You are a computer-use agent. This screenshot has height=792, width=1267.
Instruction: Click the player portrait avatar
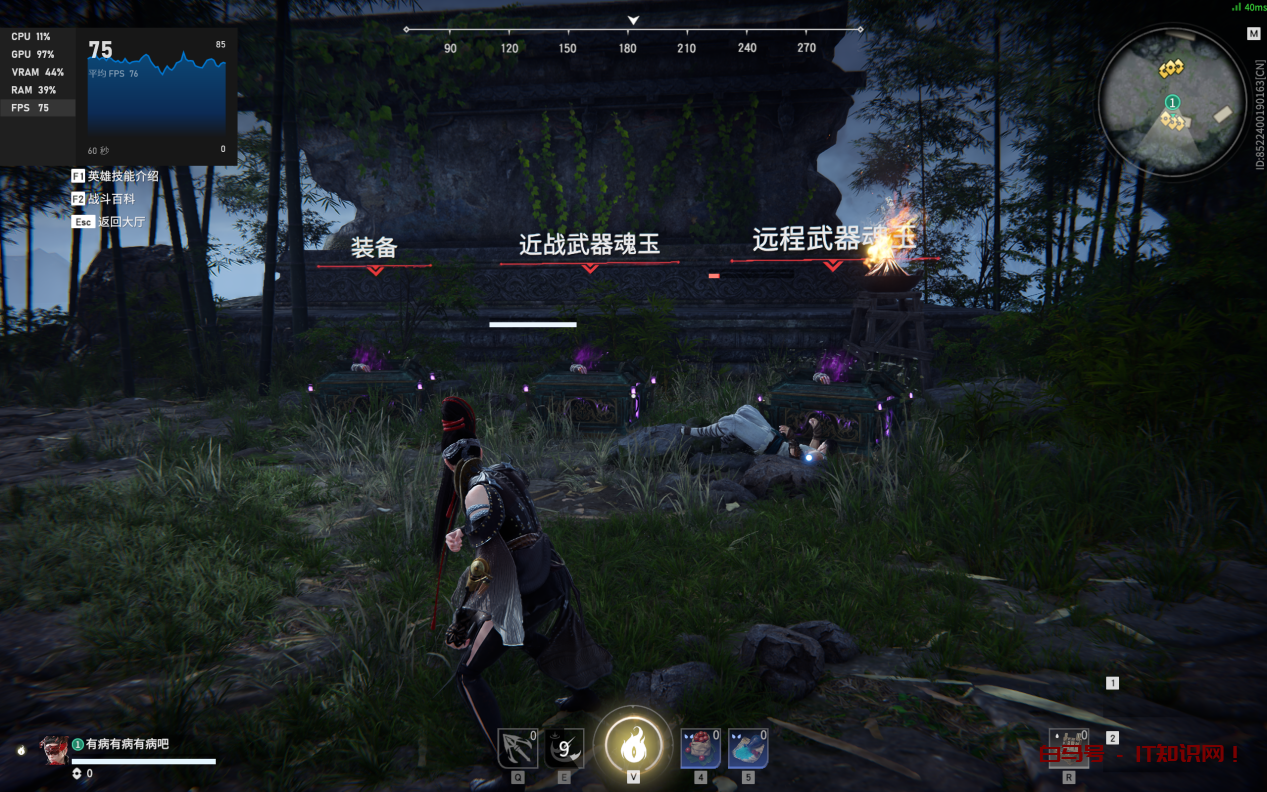(x=55, y=750)
